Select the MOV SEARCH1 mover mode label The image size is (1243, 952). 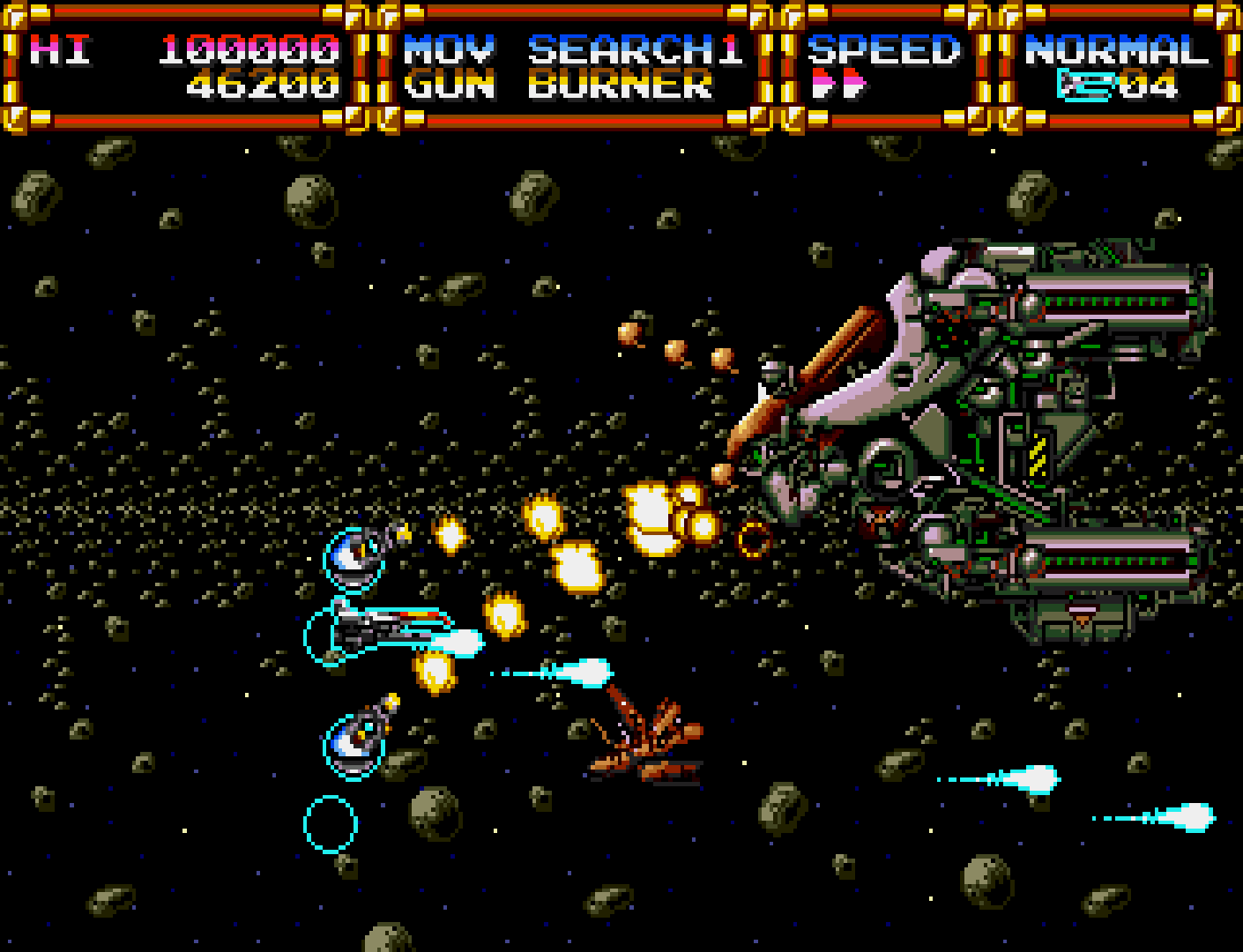pos(573,50)
